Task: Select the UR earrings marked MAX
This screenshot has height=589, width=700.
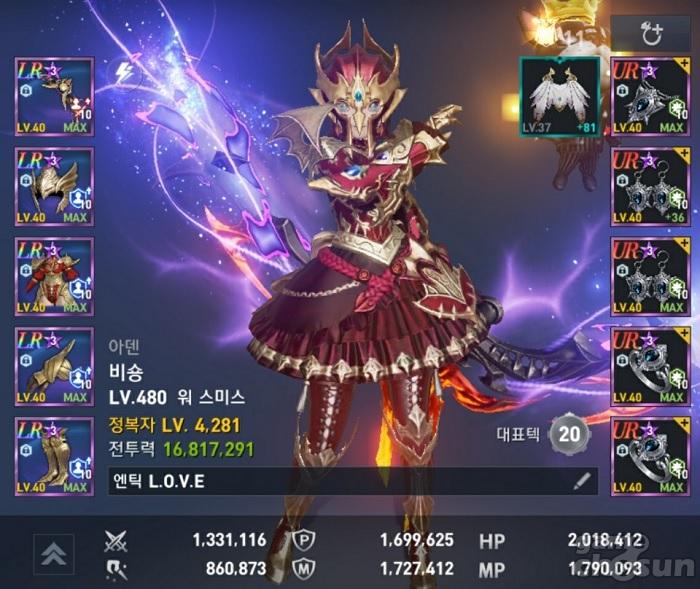Action: pos(650,276)
